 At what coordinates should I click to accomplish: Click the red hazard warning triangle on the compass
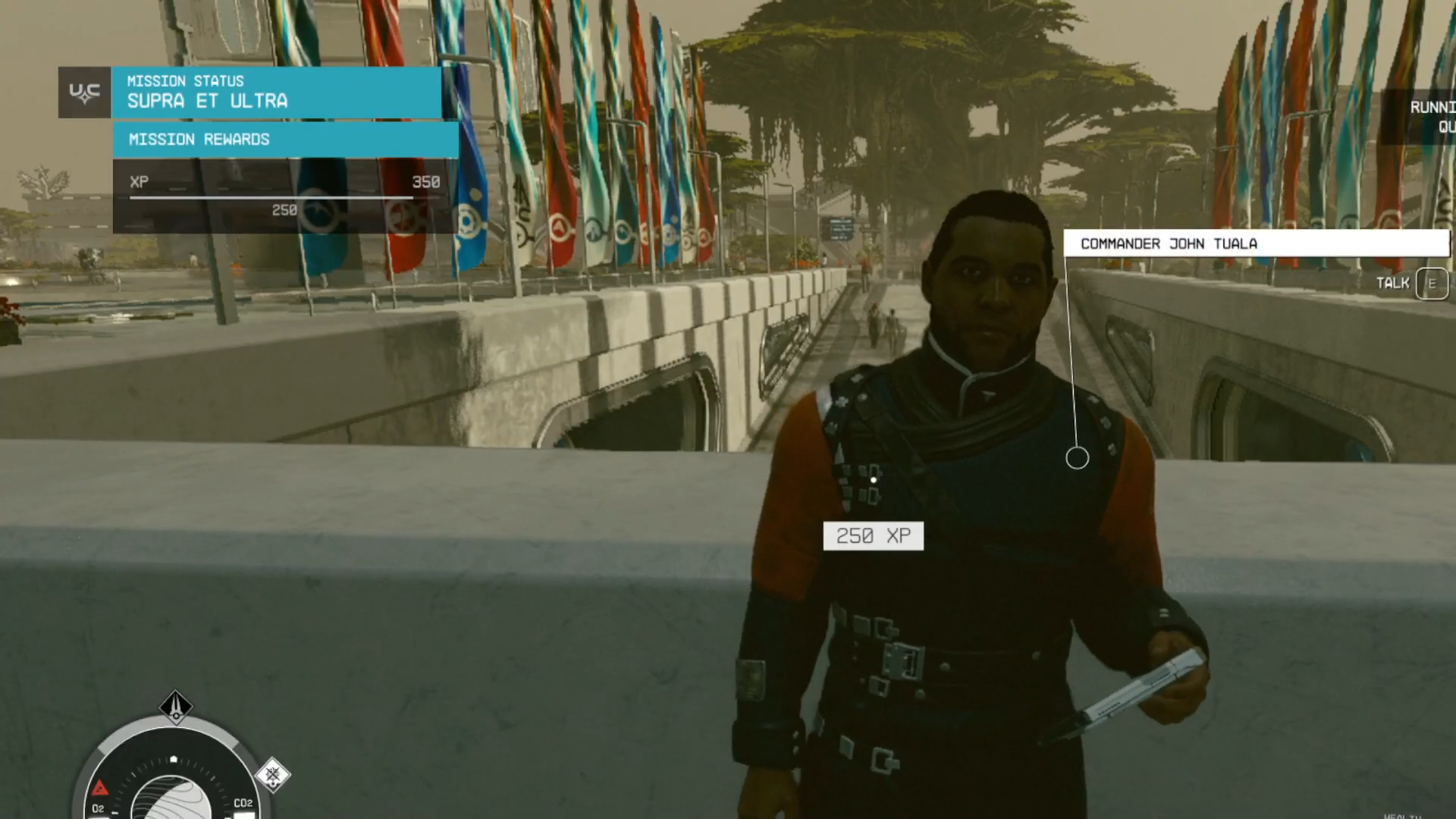click(100, 789)
